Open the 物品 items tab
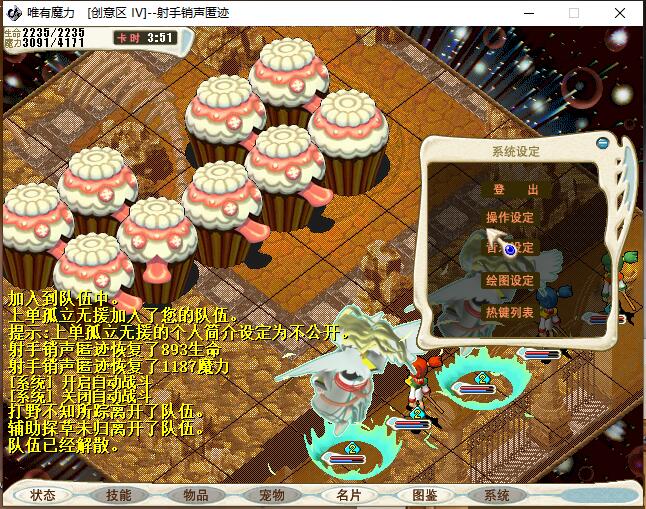The image size is (646, 509). (195, 495)
